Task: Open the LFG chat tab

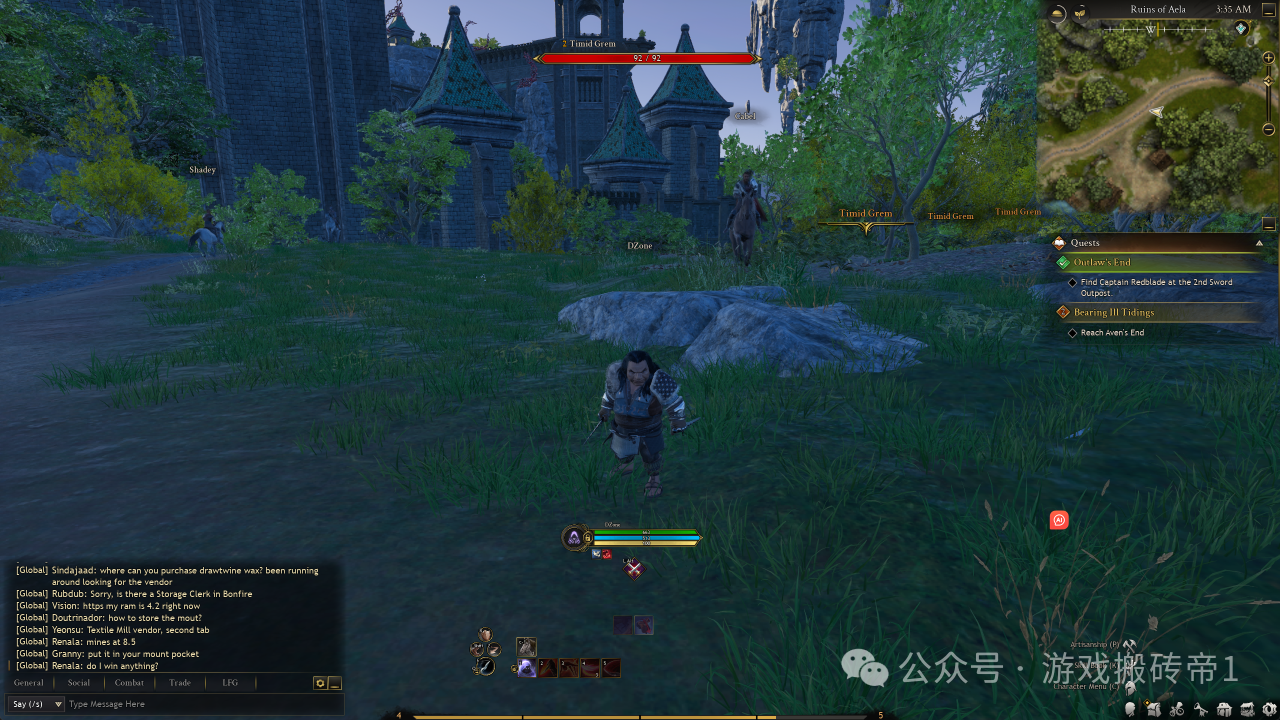Action: pyautogui.click(x=230, y=683)
